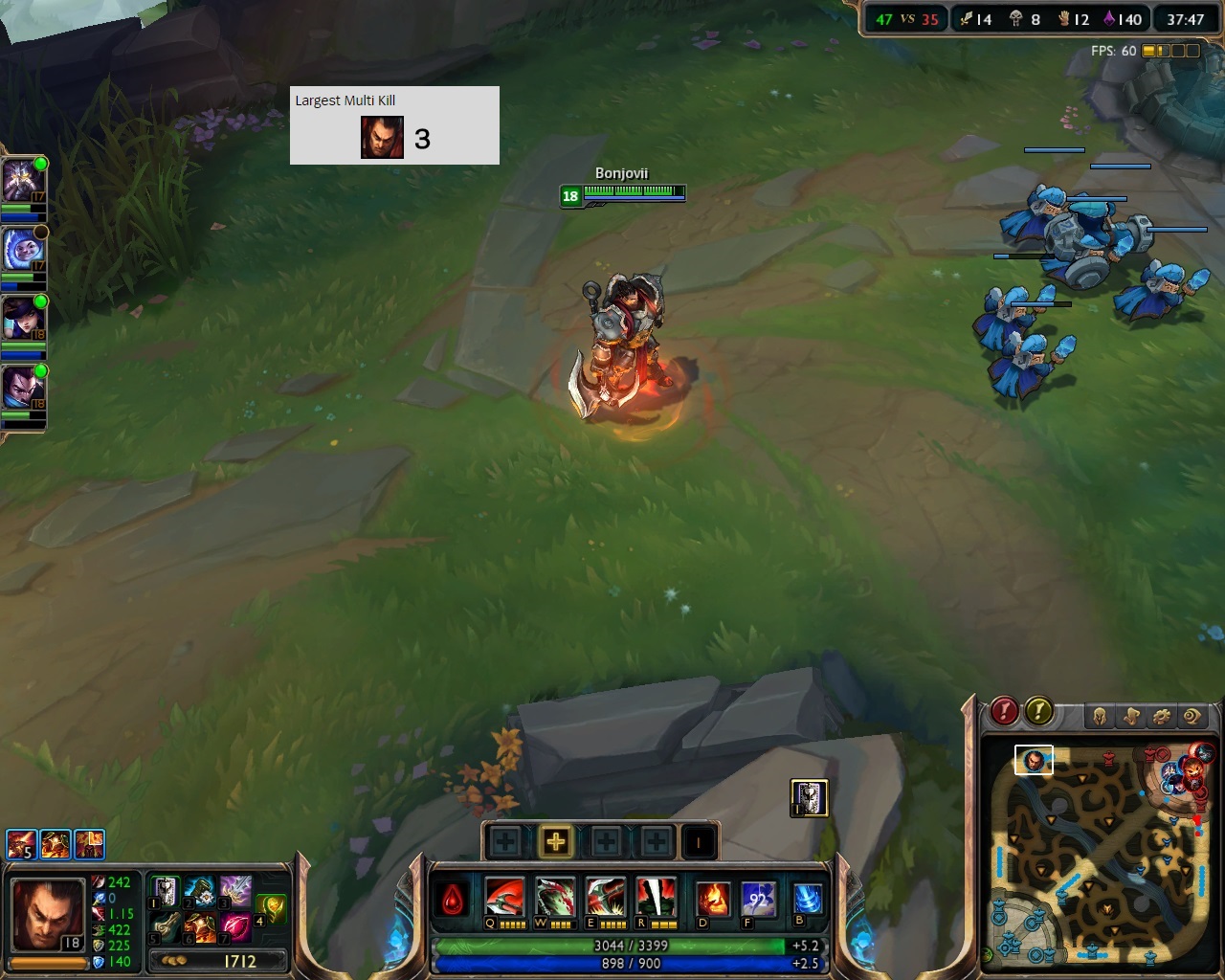Send the yellow caution ping
Image resolution: width=1225 pixels, height=980 pixels.
[1039, 711]
